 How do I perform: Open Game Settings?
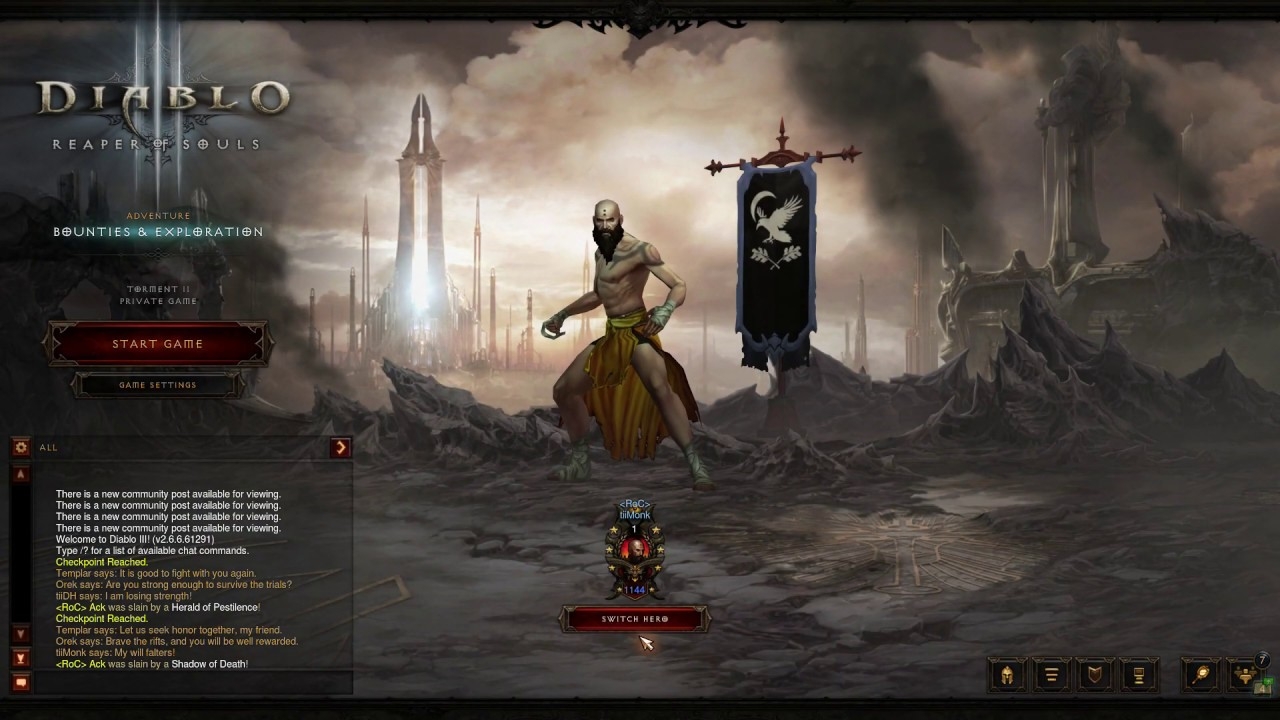click(x=157, y=385)
